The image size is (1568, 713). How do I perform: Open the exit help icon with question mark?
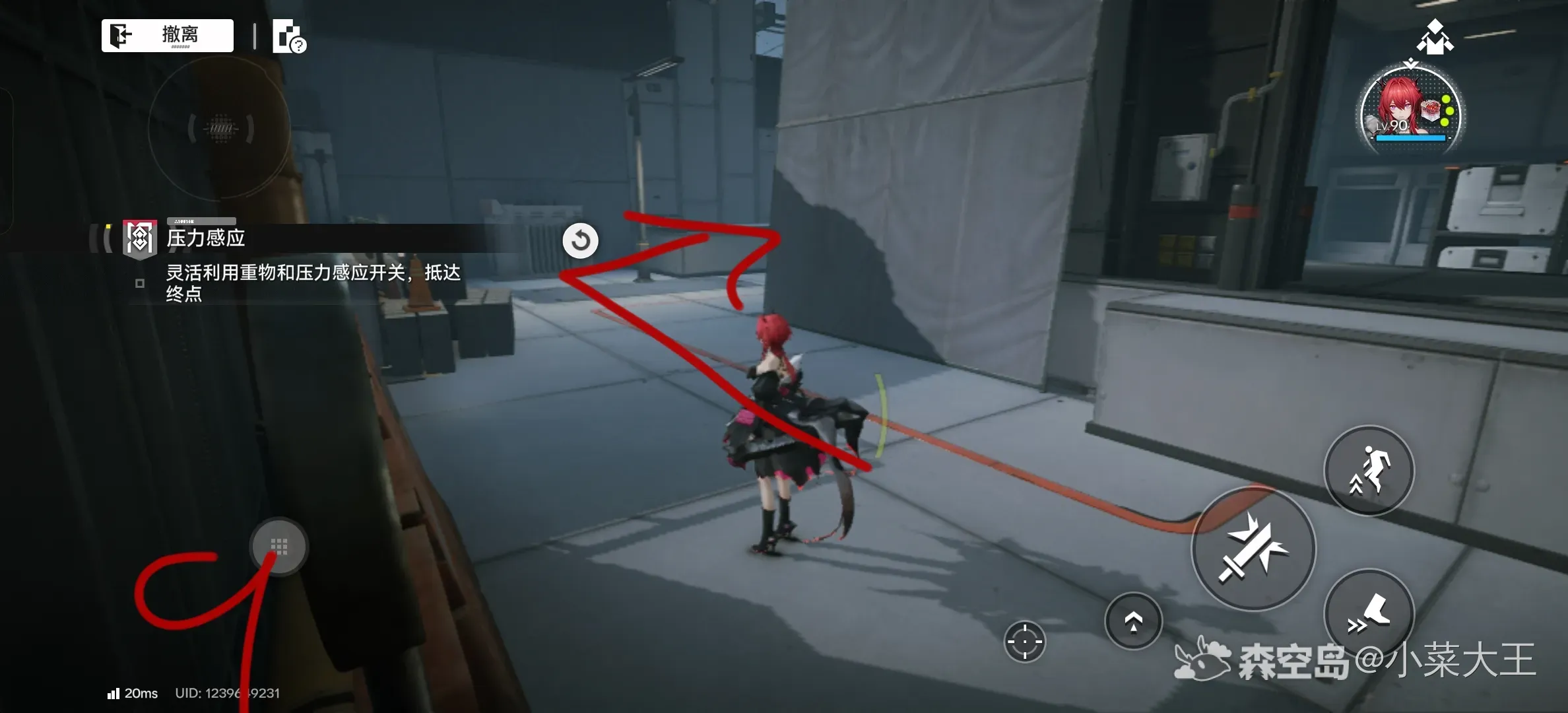[289, 36]
